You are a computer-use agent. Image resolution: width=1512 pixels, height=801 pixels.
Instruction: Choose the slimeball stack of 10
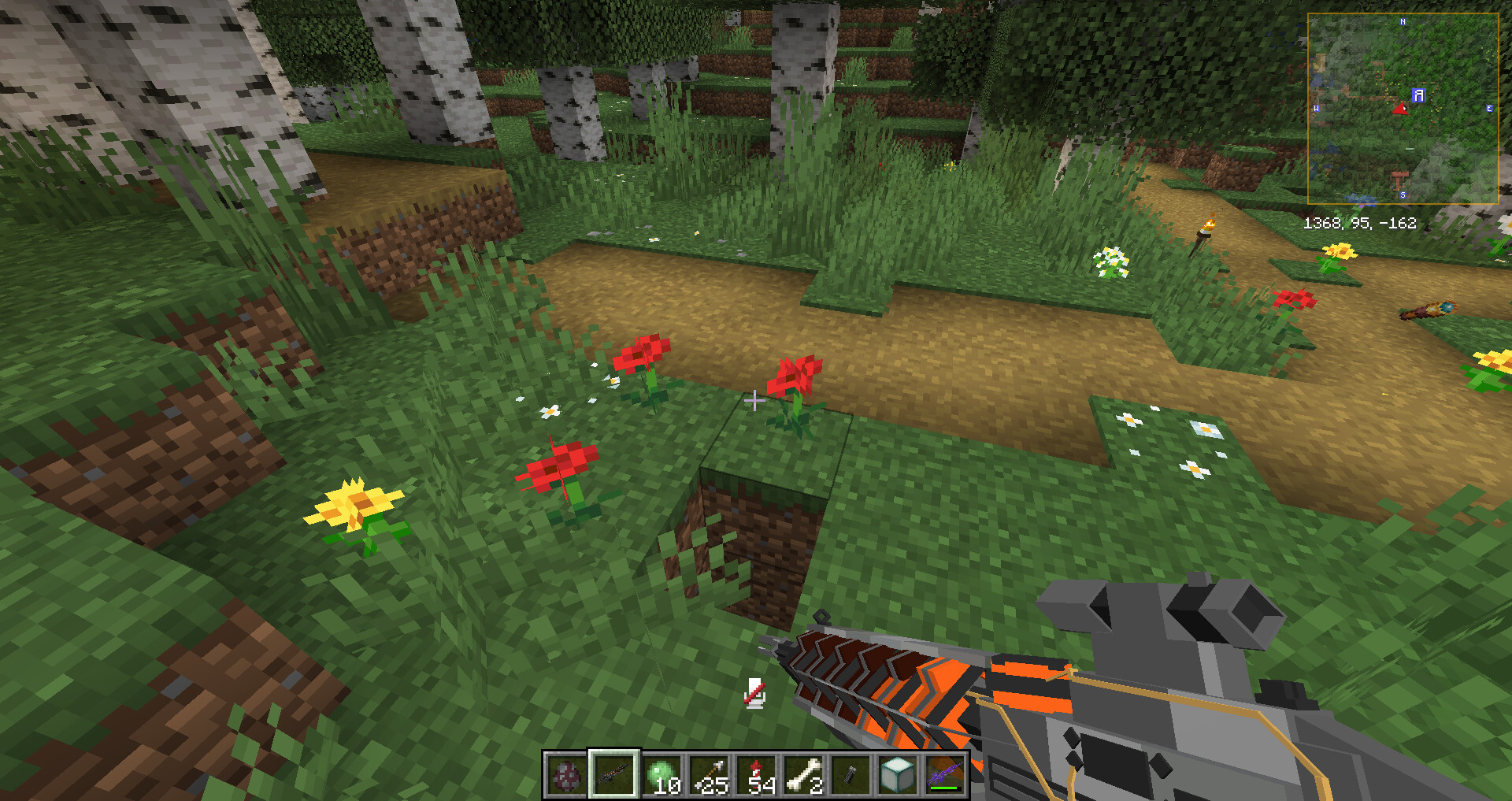tap(662, 775)
